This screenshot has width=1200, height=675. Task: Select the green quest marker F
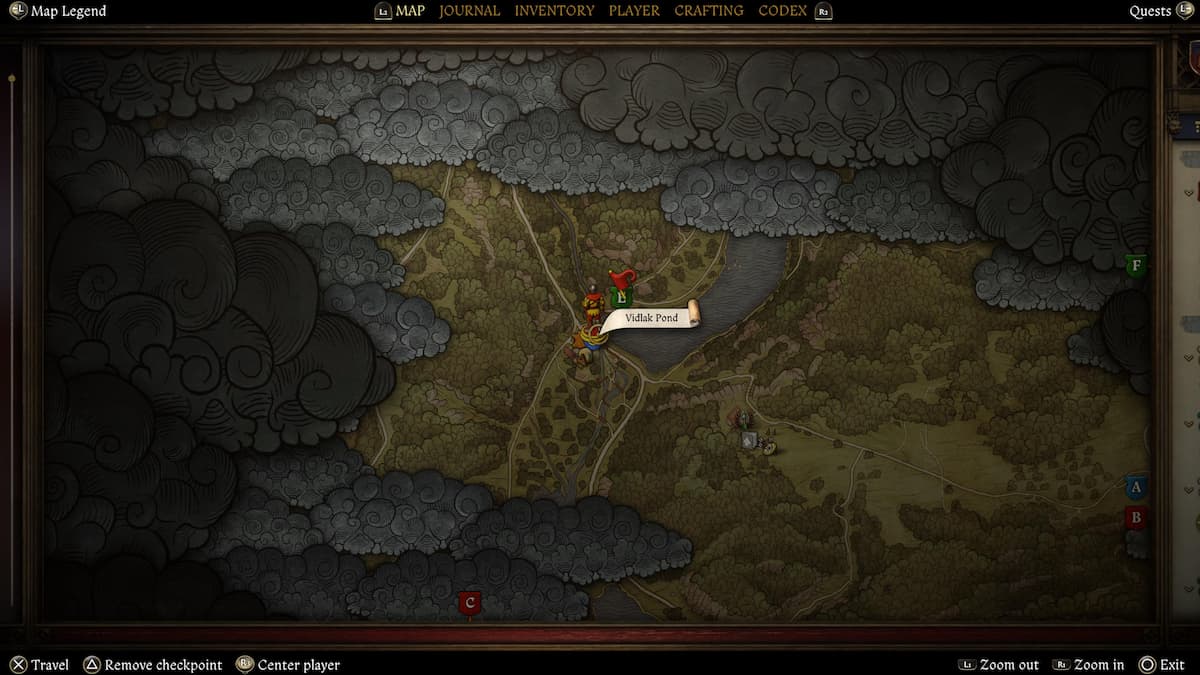[1135, 266]
